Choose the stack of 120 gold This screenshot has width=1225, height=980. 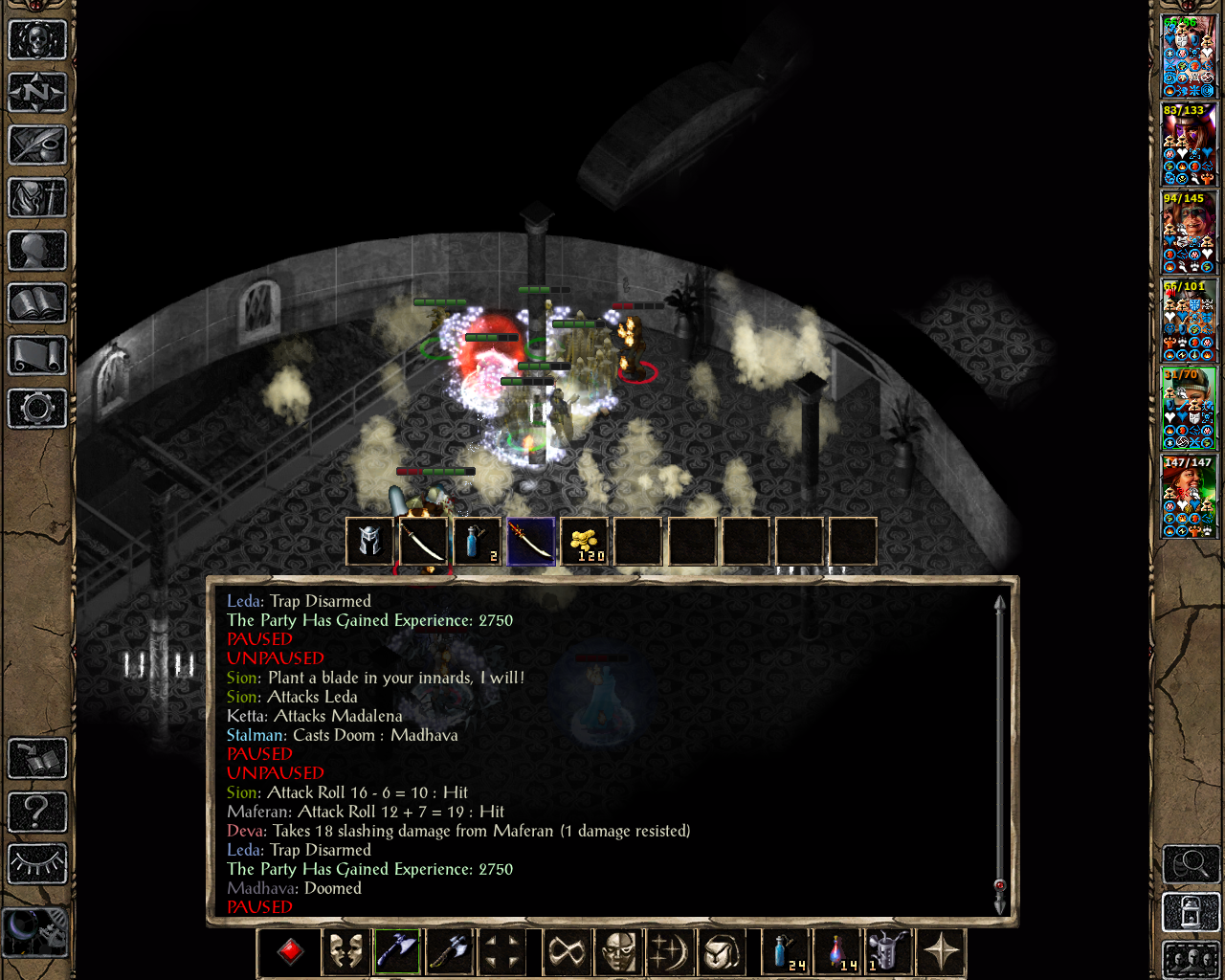(x=584, y=542)
